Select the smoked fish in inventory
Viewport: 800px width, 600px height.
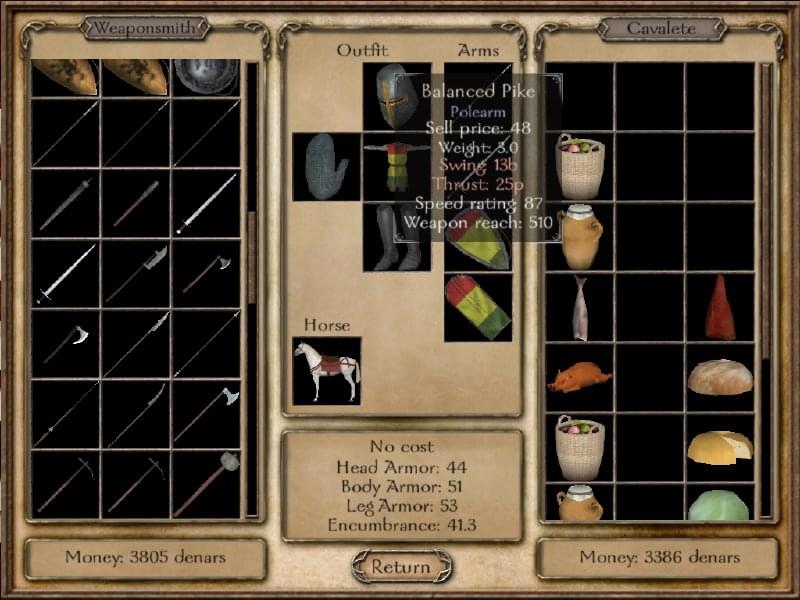pos(580,307)
